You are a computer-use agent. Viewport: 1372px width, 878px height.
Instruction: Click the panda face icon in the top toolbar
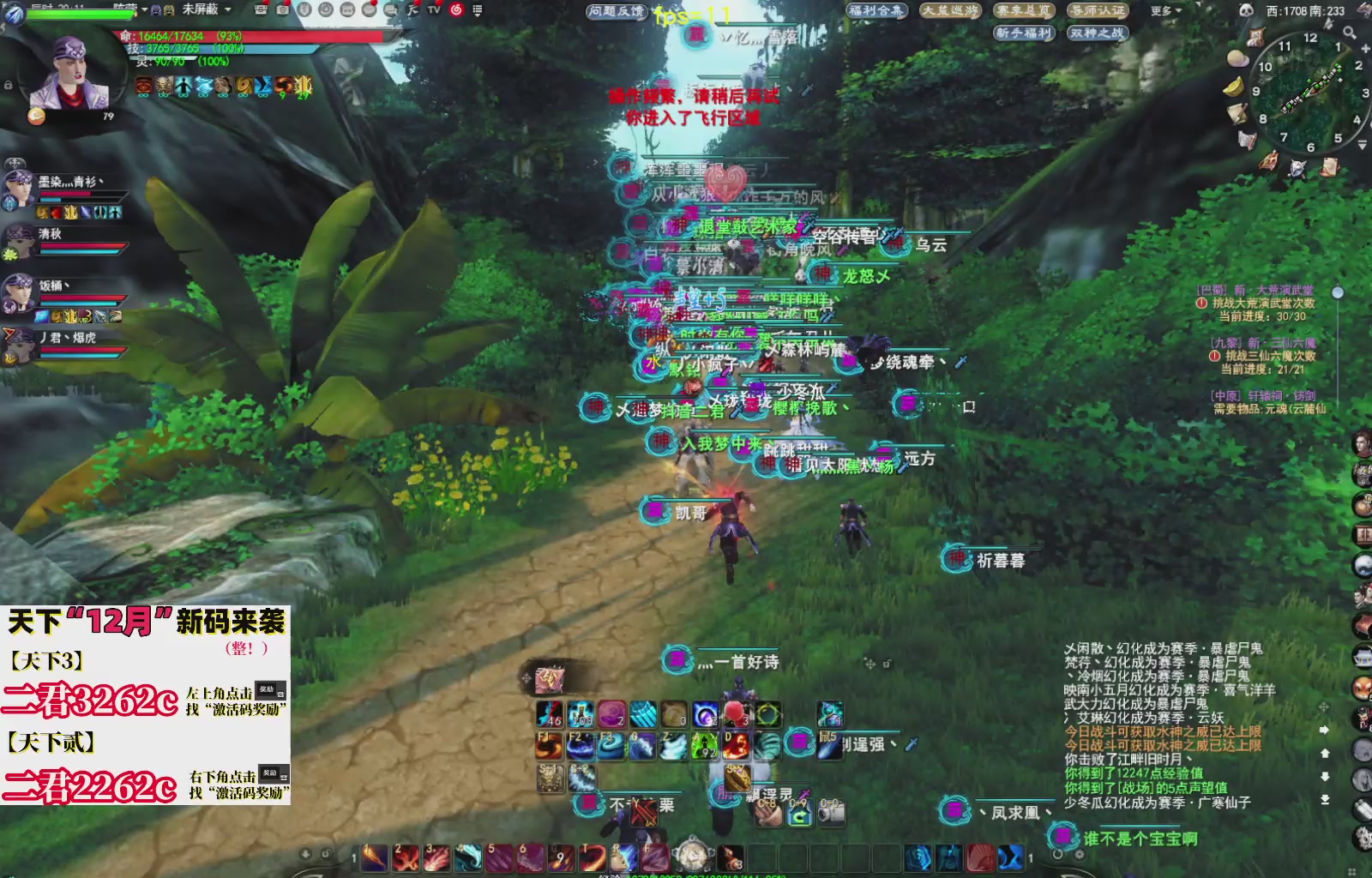(348, 11)
